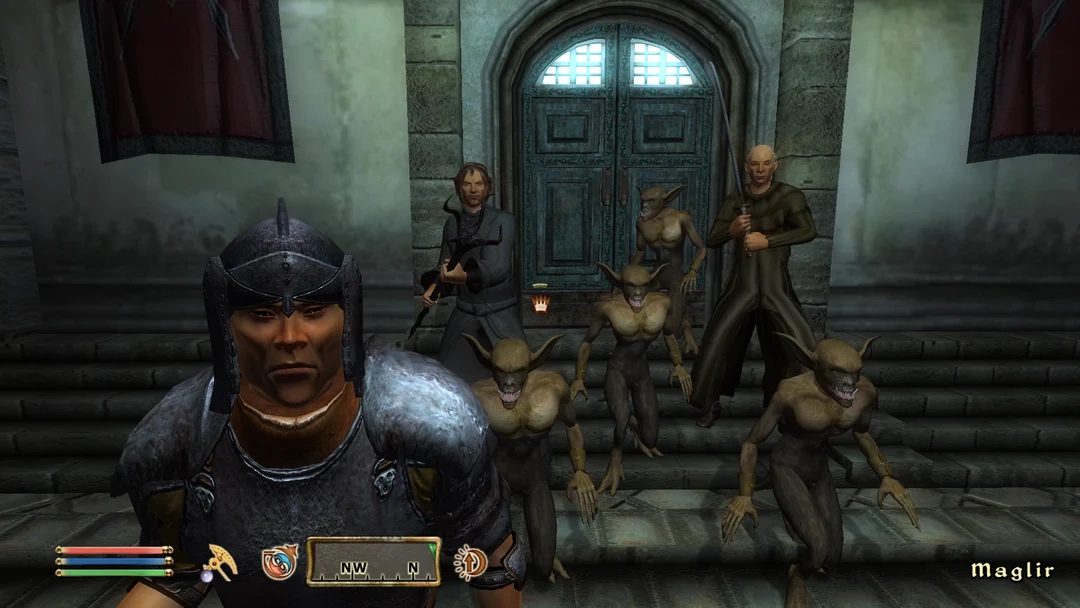Select the equipped axe weapon icon

click(x=219, y=561)
